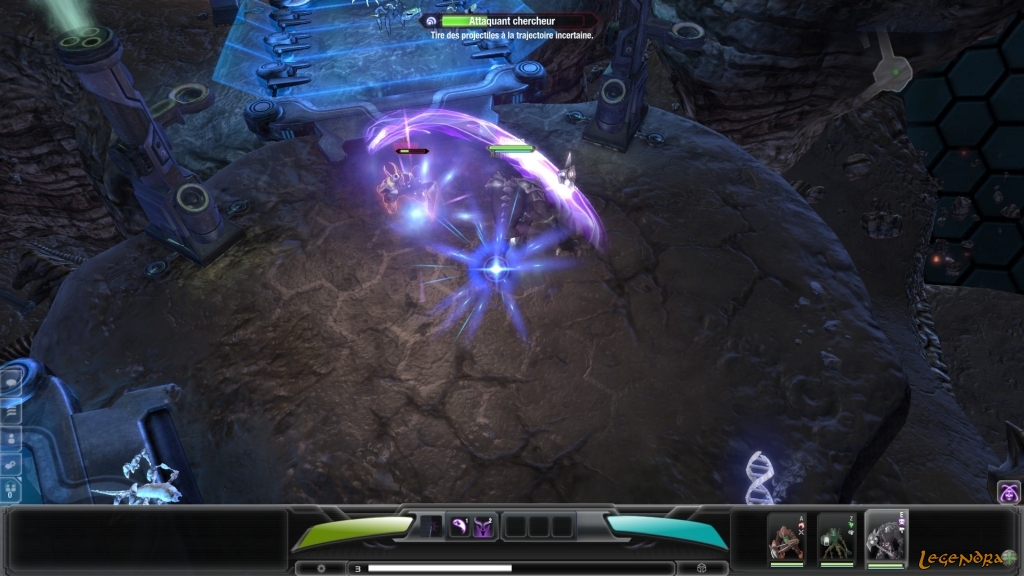The height and width of the screenshot is (576, 1024).
Task: Open the single person silhouette panel
Action: (x=13, y=437)
